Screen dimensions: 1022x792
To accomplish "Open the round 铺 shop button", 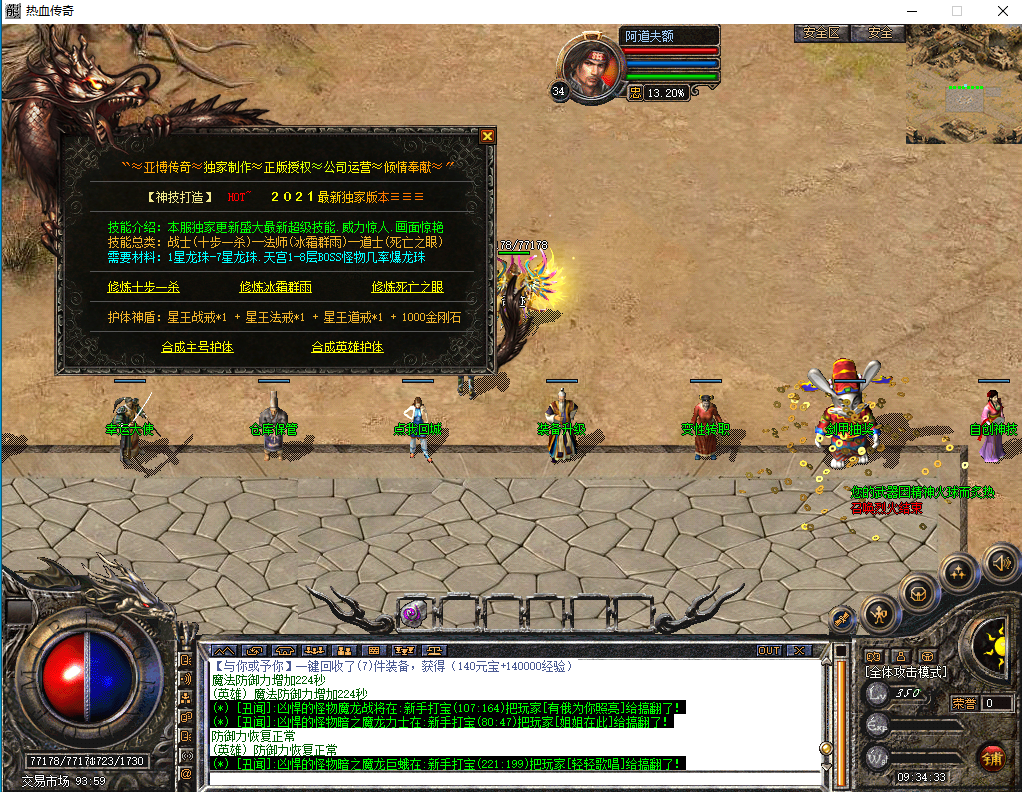I will (x=992, y=757).
